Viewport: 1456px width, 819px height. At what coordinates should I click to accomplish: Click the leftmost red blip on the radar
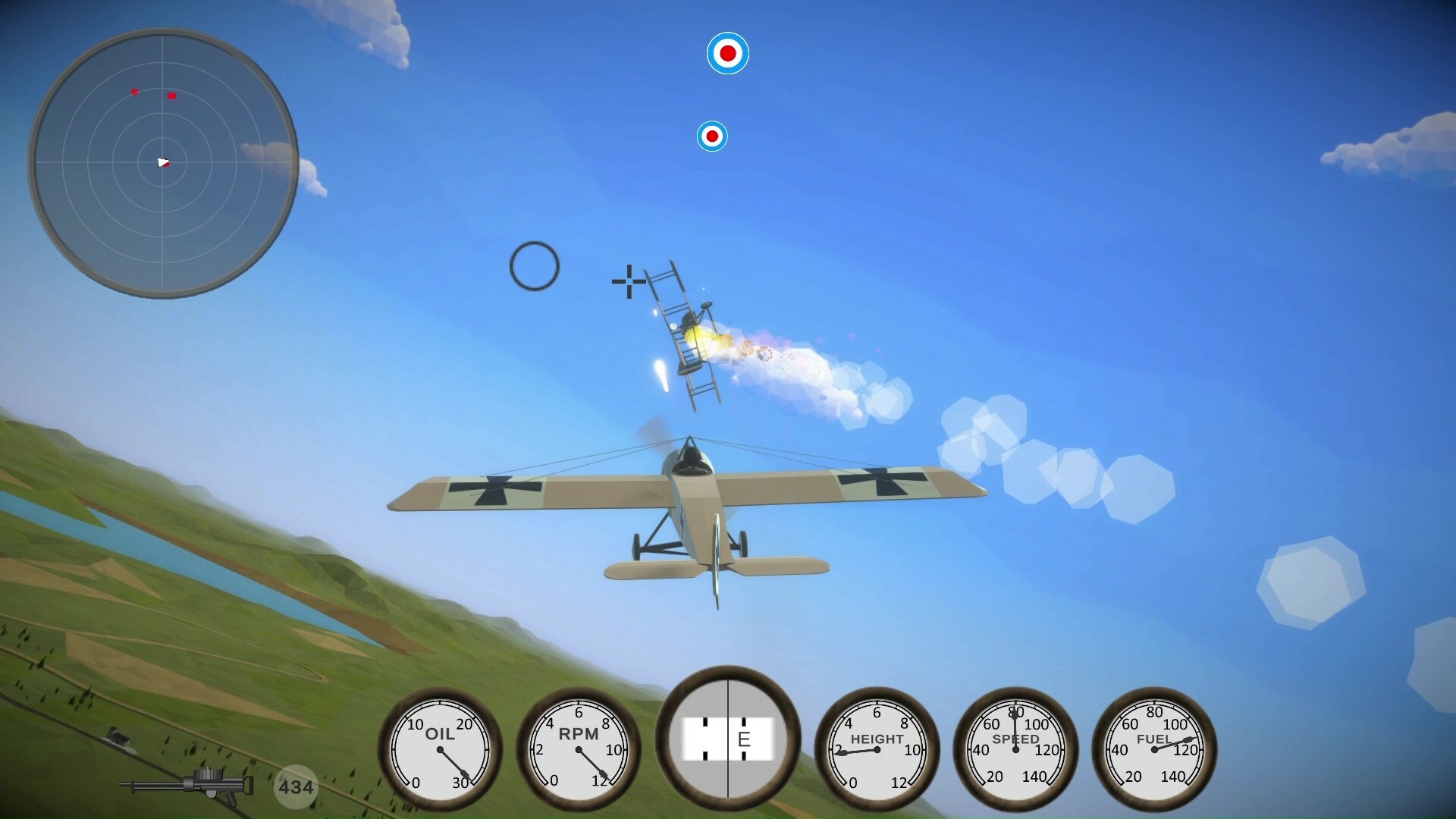coord(134,91)
